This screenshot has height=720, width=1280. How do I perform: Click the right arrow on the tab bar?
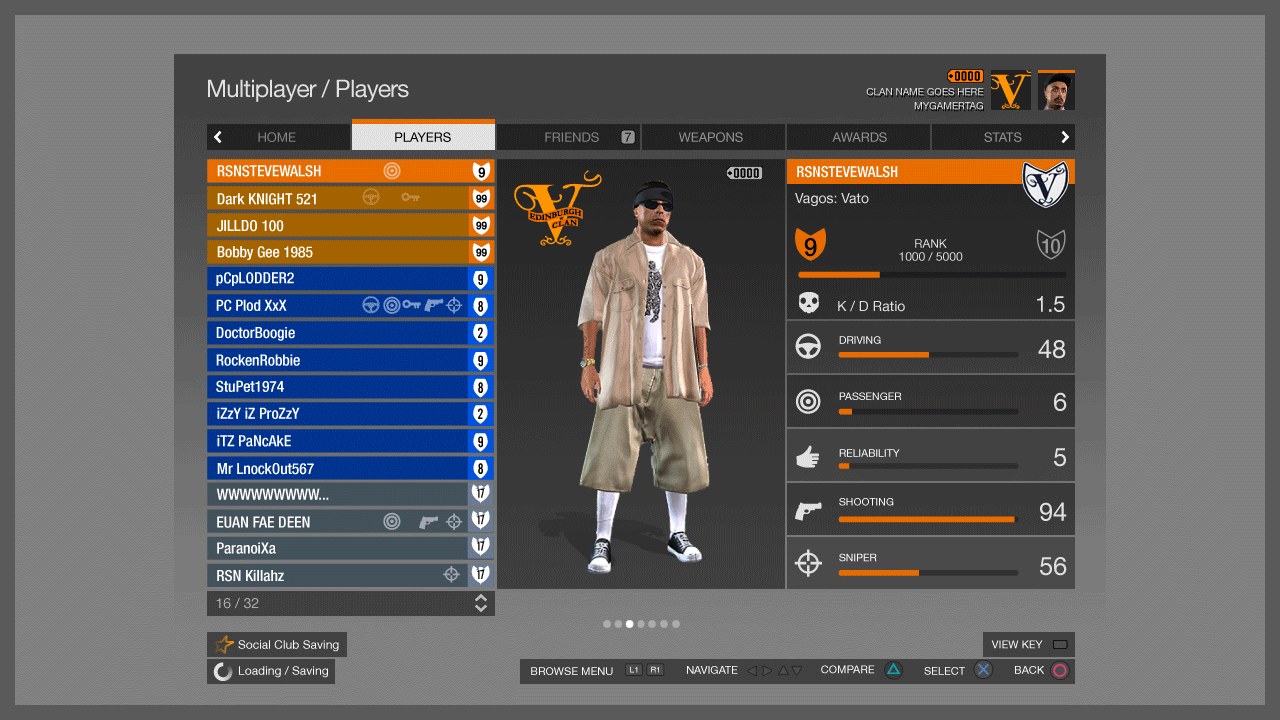pyautogui.click(x=1065, y=137)
